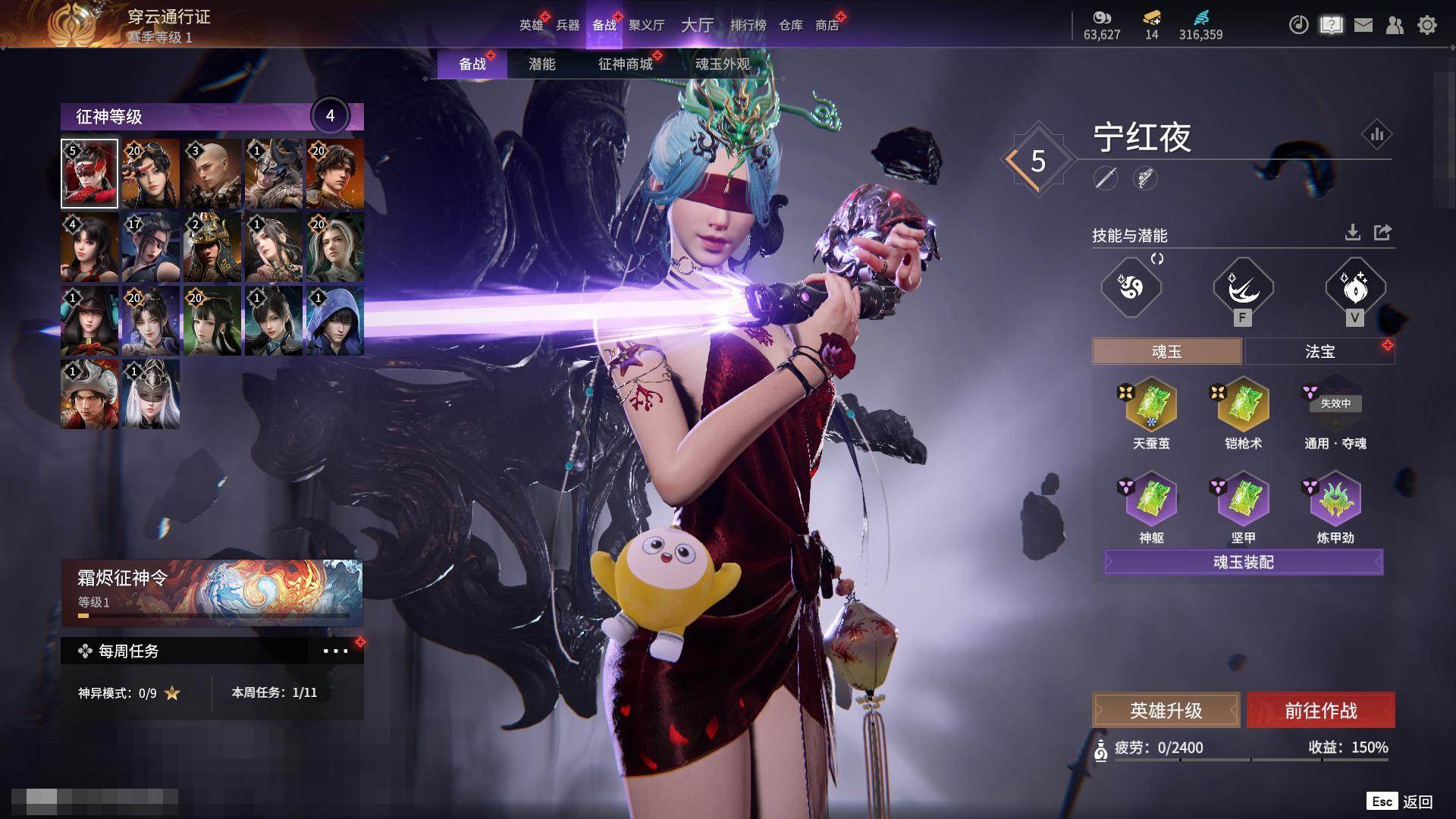
Task: Open the 排行榜 leaderboard
Action: (x=748, y=25)
